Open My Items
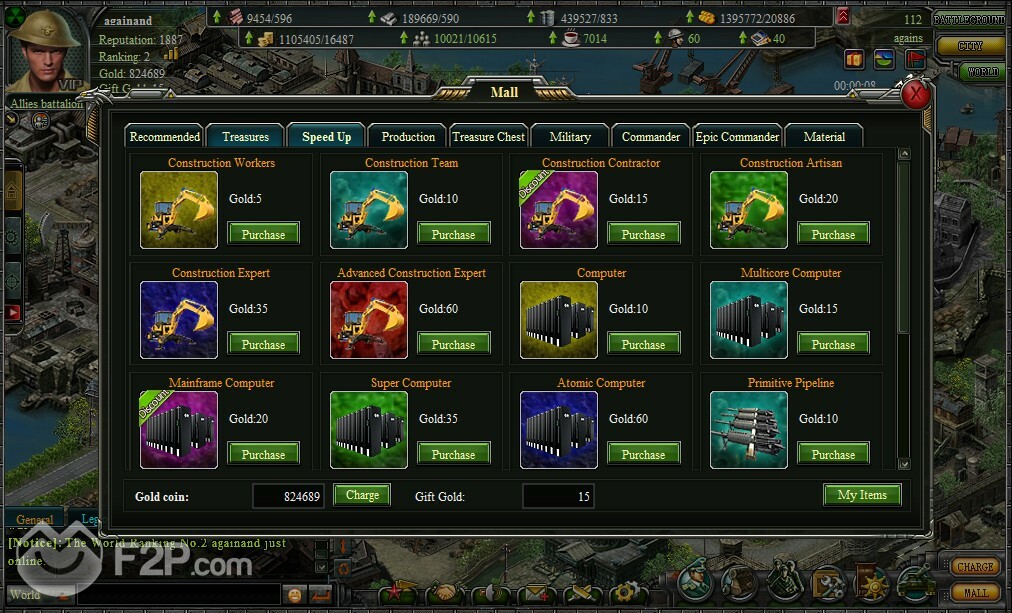The image size is (1012, 613). click(862, 495)
